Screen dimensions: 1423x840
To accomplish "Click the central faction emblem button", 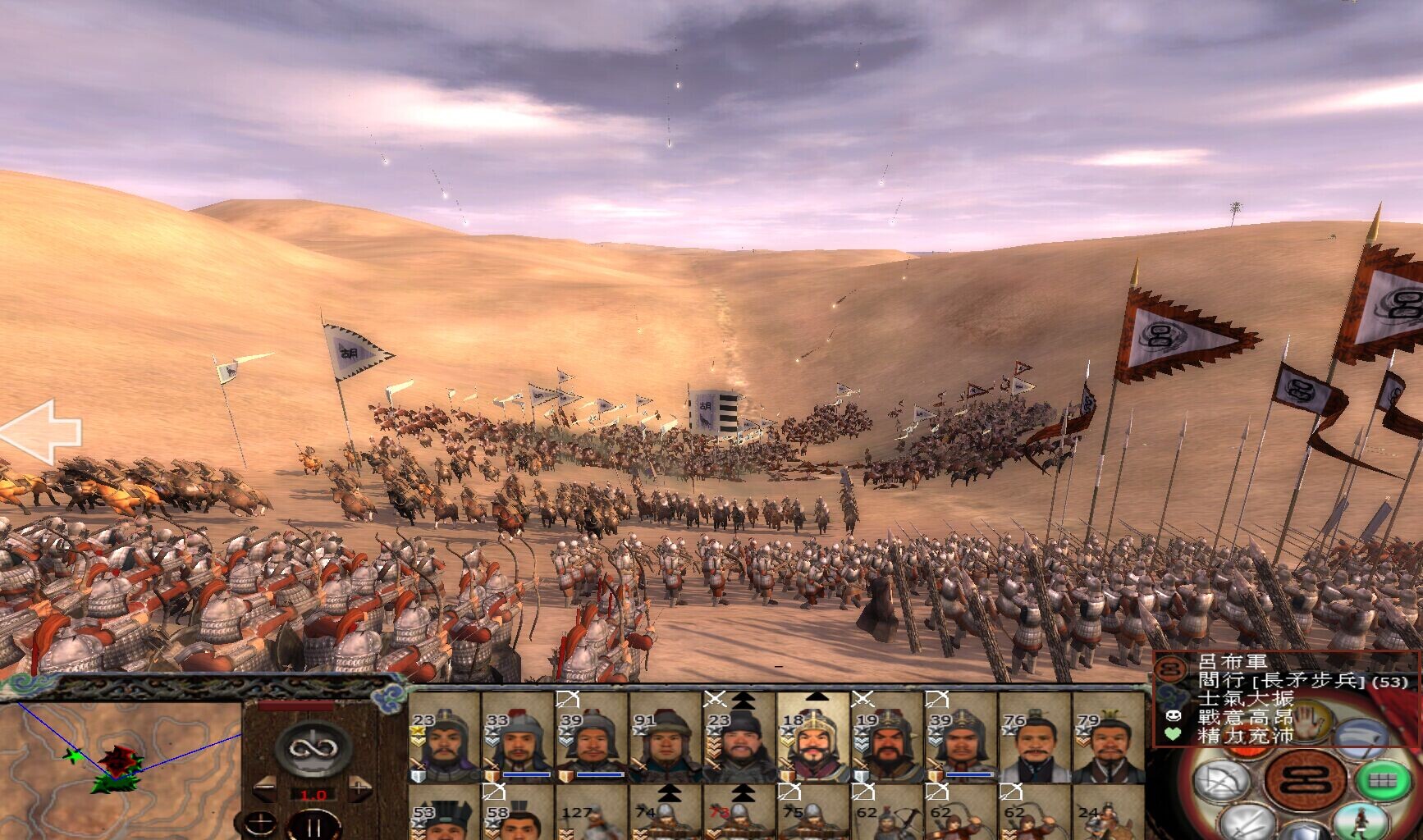I will point(1305,779).
